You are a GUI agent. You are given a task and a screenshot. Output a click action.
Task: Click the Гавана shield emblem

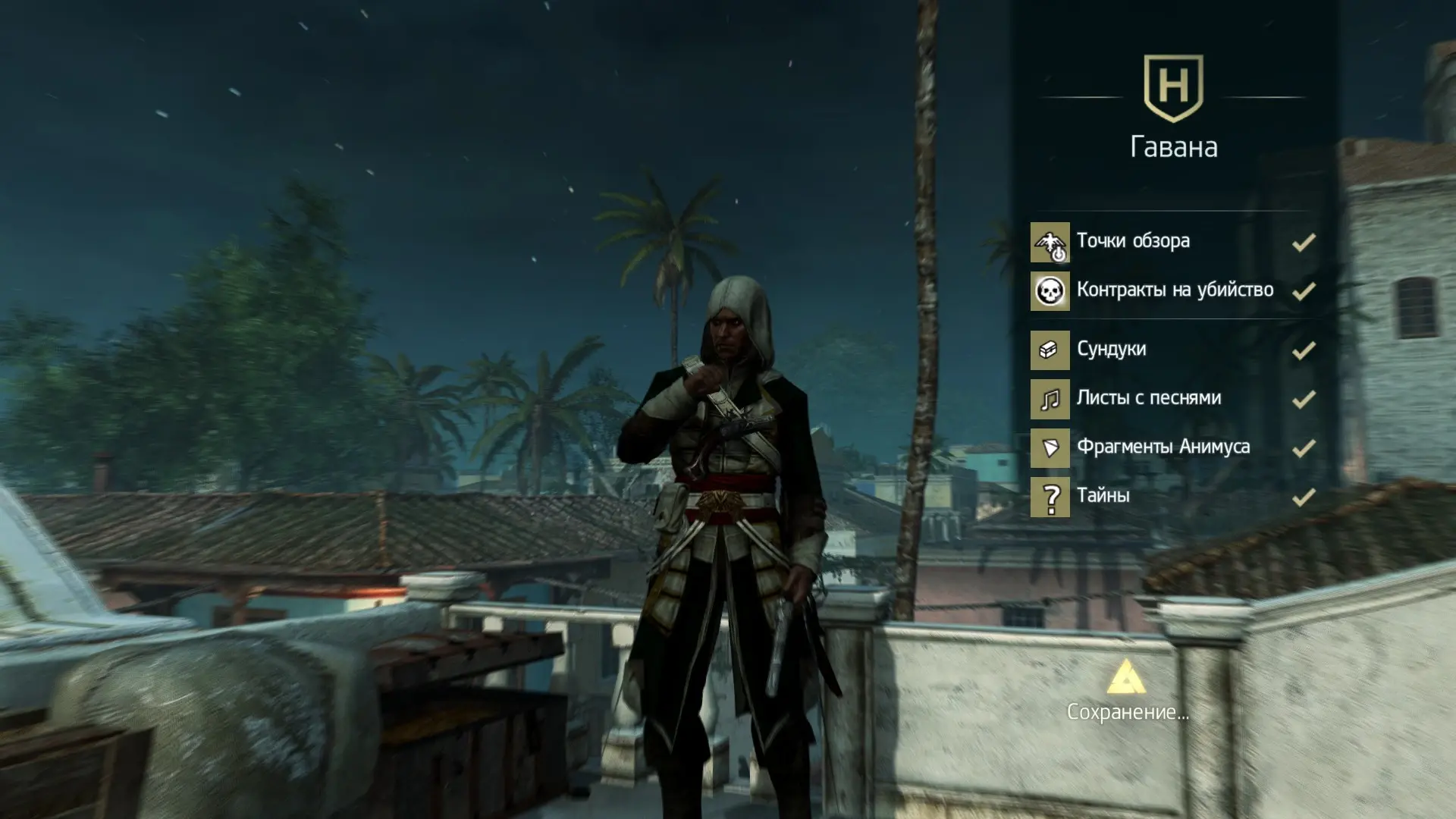[1173, 88]
